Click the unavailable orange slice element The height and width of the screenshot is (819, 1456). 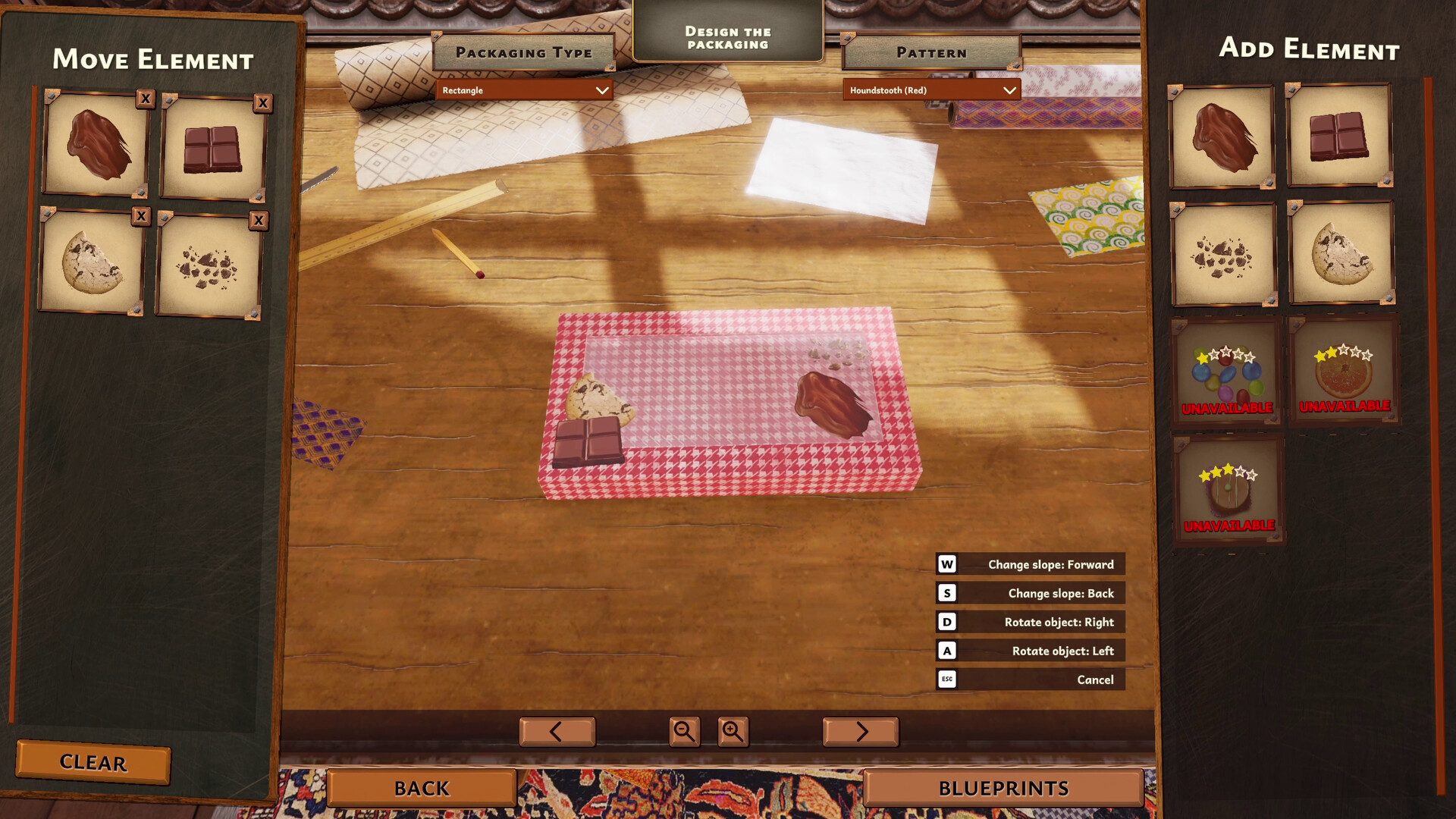tap(1342, 373)
